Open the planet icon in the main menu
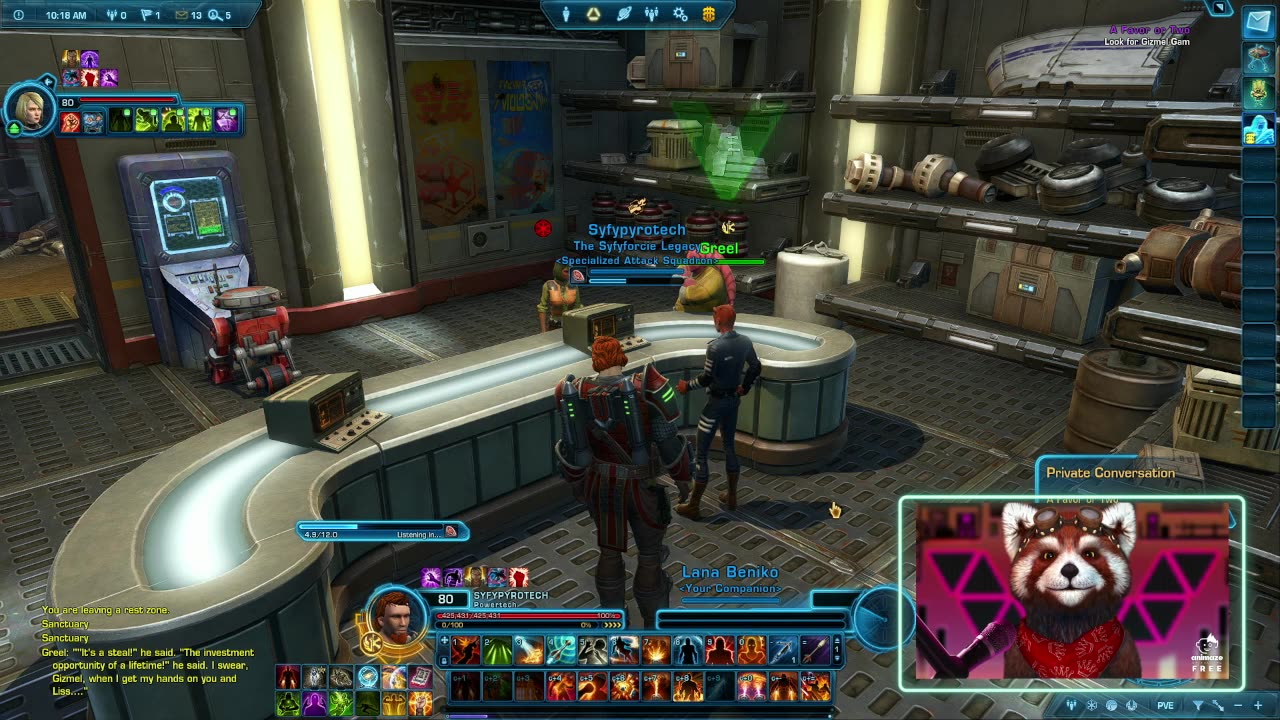This screenshot has height=720, width=1280. pos(623,14)
